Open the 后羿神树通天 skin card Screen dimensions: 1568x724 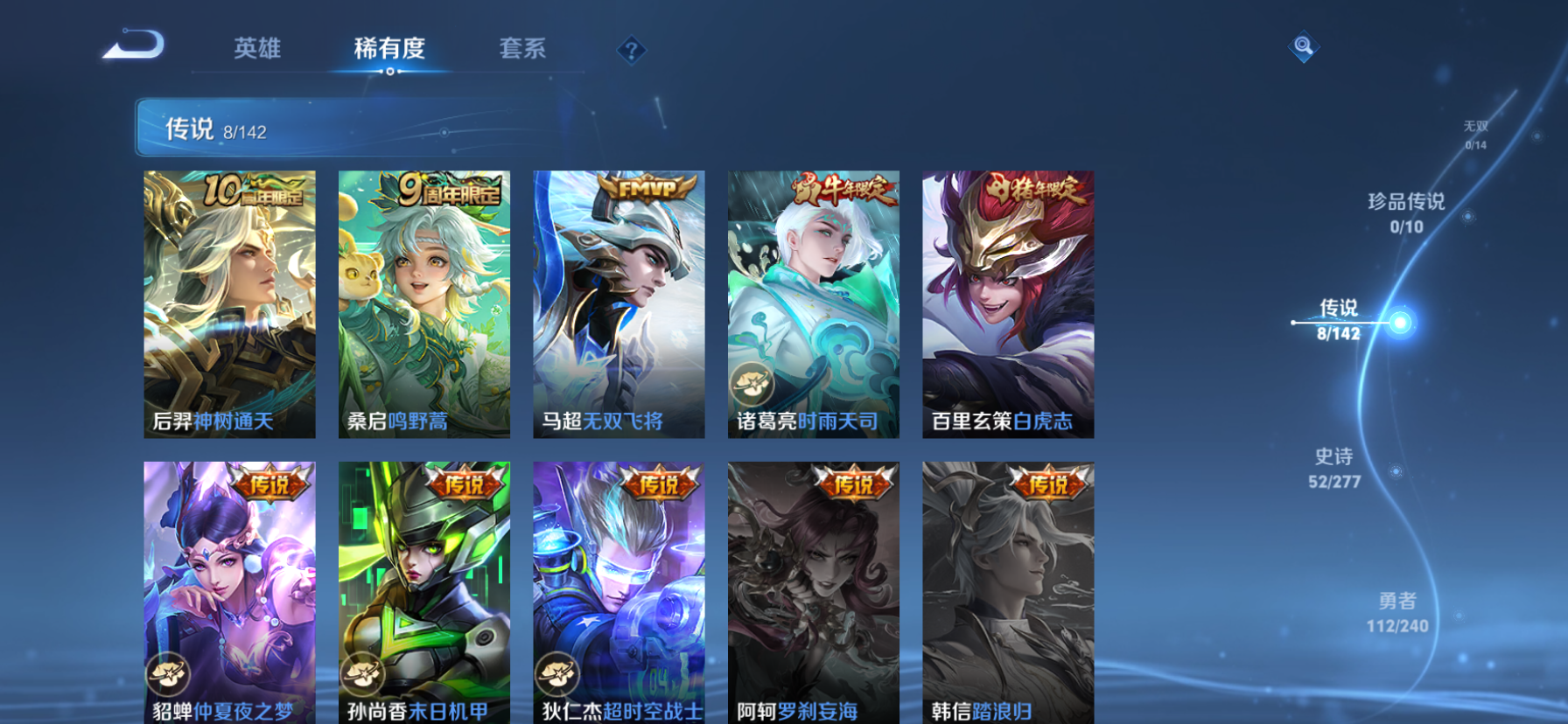(229, 302)
